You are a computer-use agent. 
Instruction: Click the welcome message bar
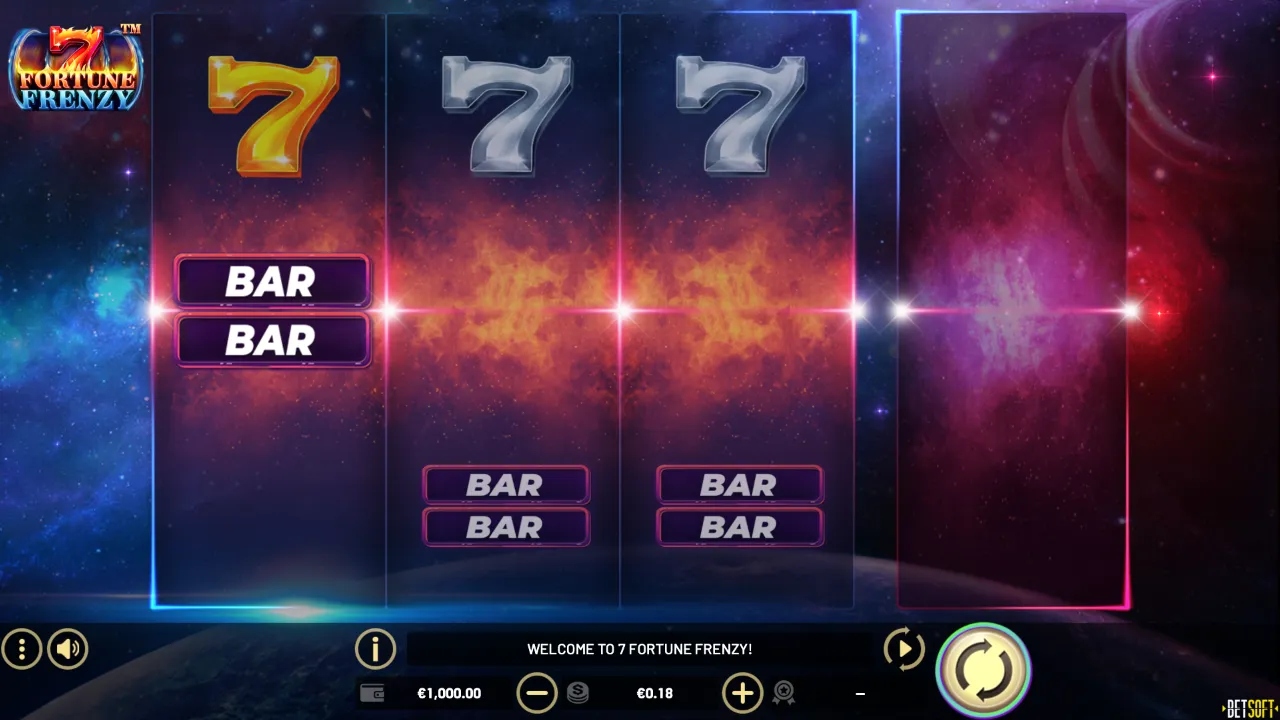(x=640, y=648)
